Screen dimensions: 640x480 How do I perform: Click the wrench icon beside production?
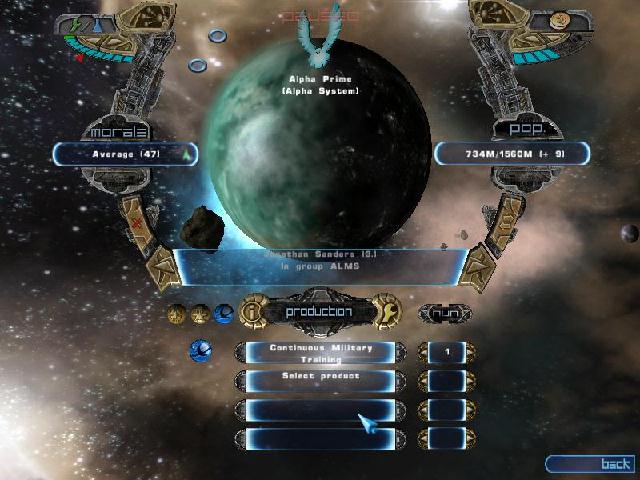pos(385,312)
